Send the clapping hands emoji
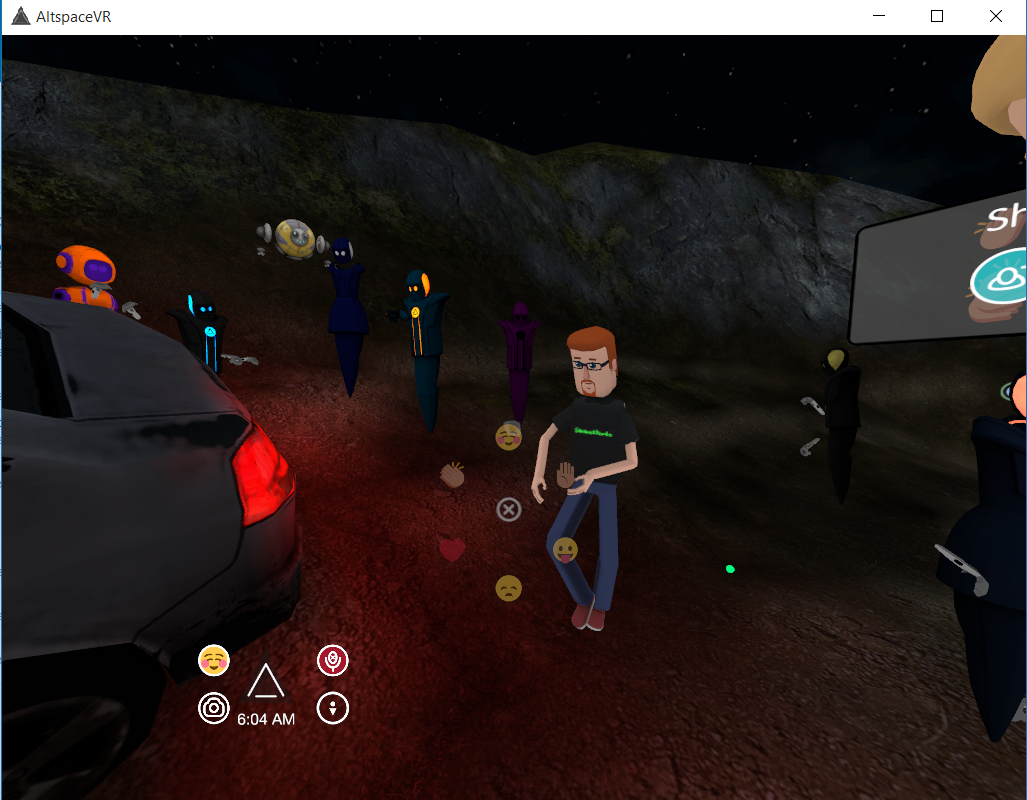Image resolution: width=1027 pixels, height=800 pixels. tap(453, 474)
